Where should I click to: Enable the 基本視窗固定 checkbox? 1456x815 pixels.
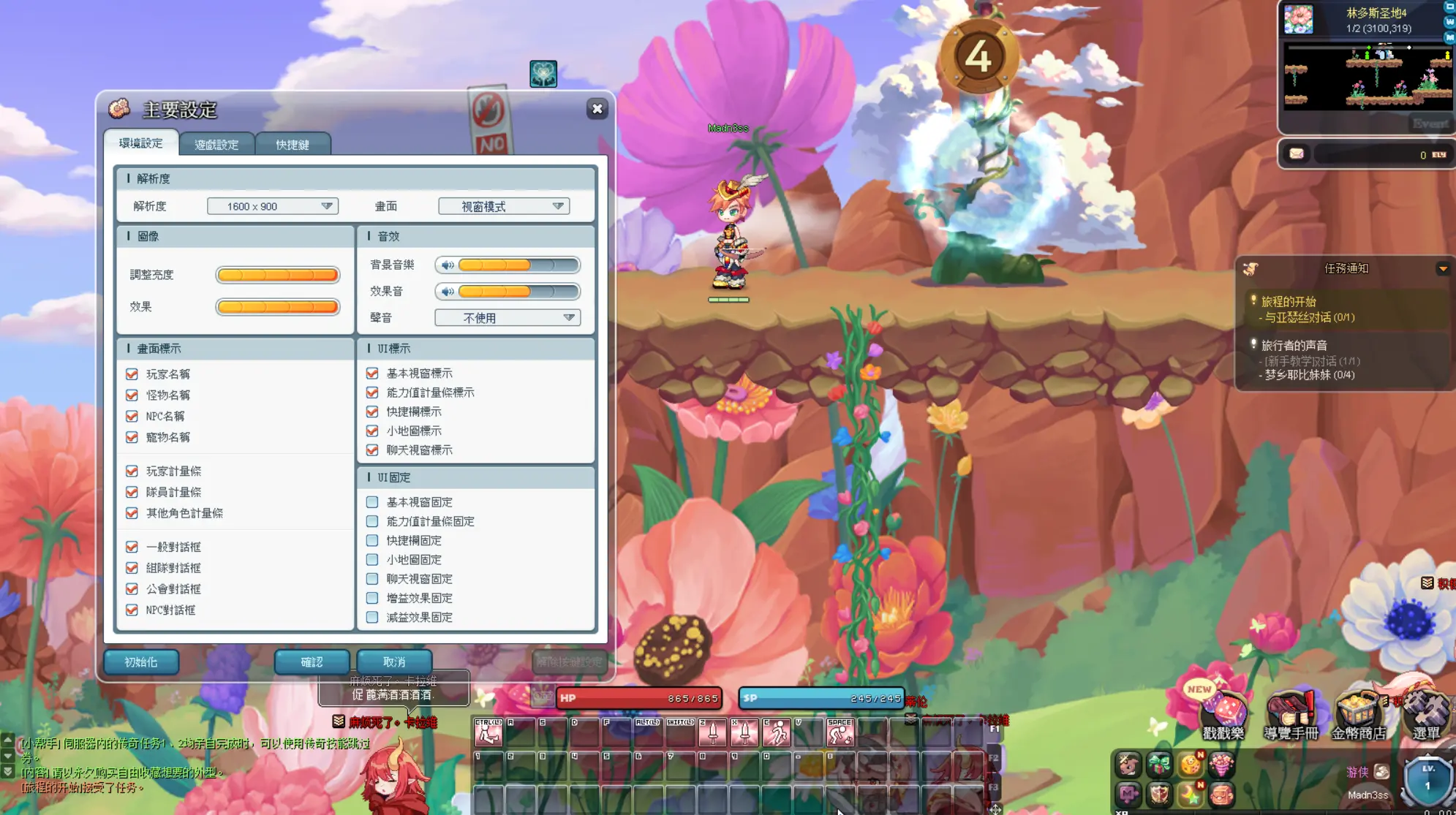pos(371,502)
